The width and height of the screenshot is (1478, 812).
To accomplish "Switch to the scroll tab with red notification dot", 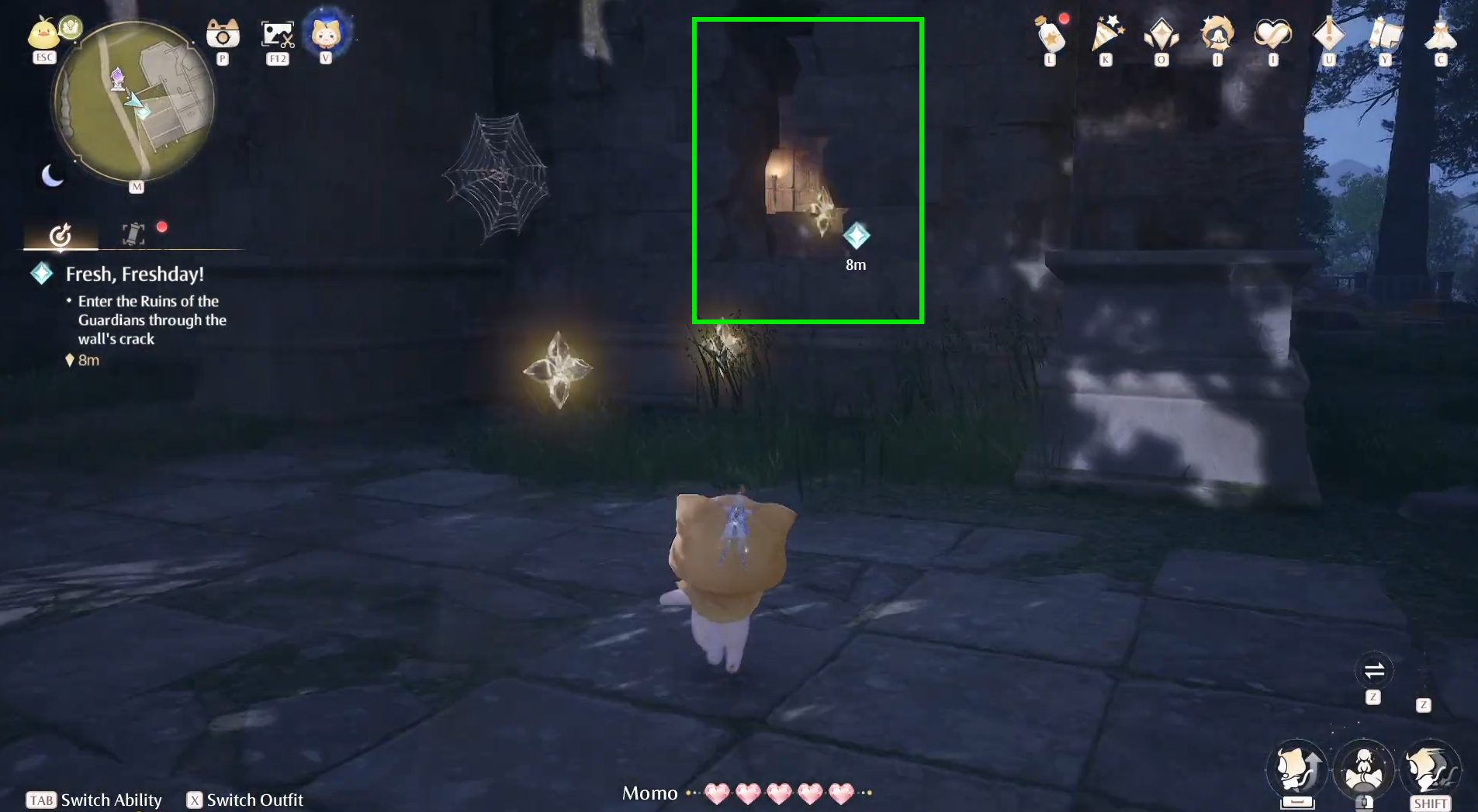I will pos(133,230).
